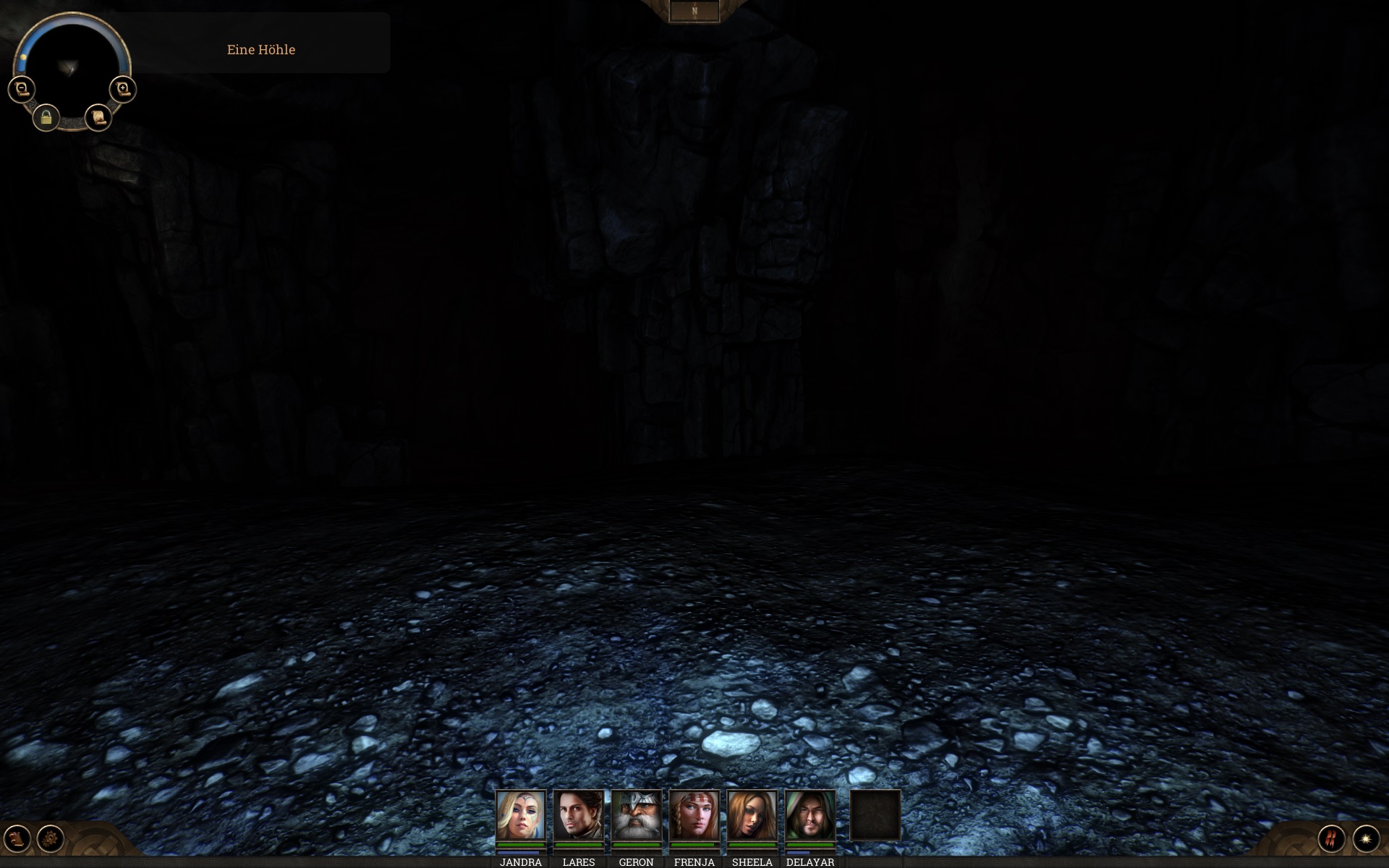Click the red torn banner icon
The image size is (1389, 868).
1331,839
